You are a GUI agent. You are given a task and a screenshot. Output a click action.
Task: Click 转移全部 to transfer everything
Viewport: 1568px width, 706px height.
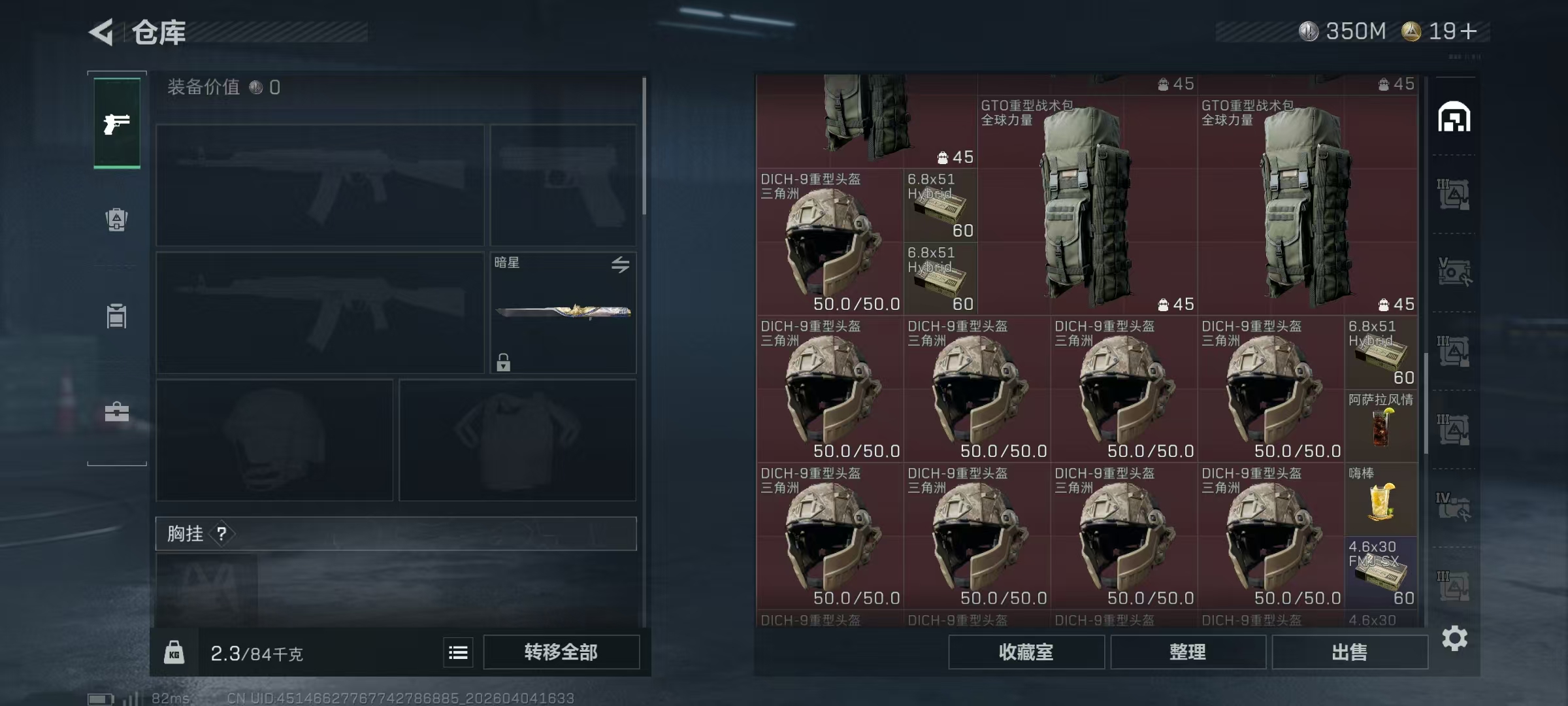click(561, 652)
